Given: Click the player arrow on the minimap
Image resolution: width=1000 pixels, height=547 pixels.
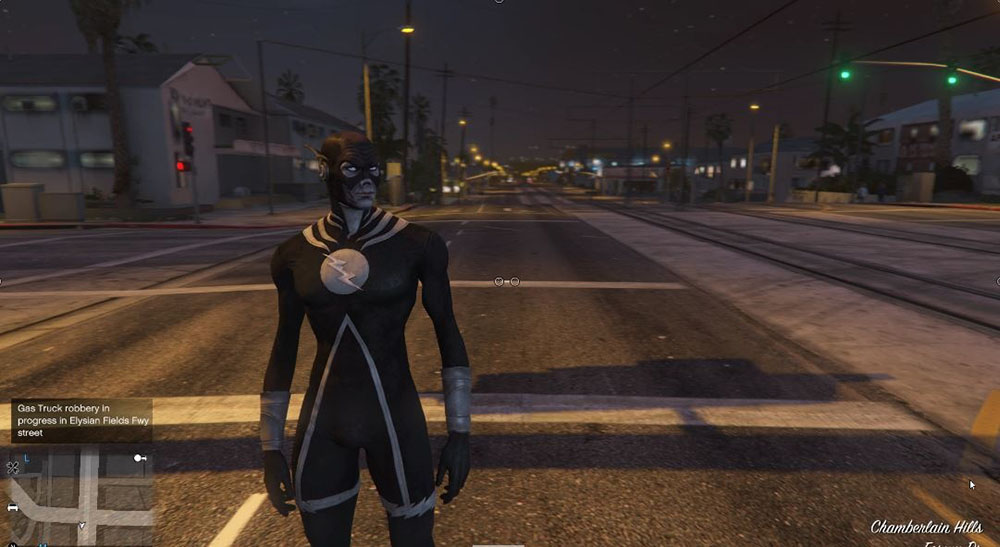Looking at the screenshot, I should tap(82, 525).
